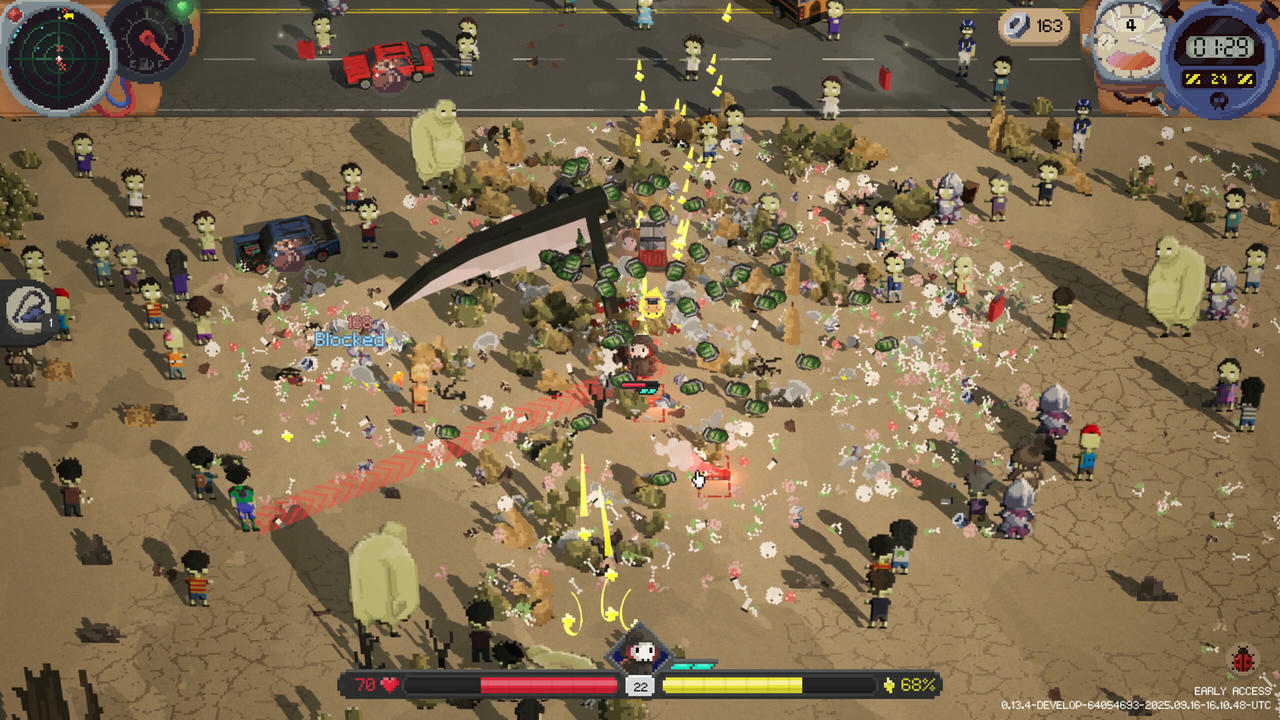
Task: Click the coin counter showing 163
Action: click(1034, 27)
